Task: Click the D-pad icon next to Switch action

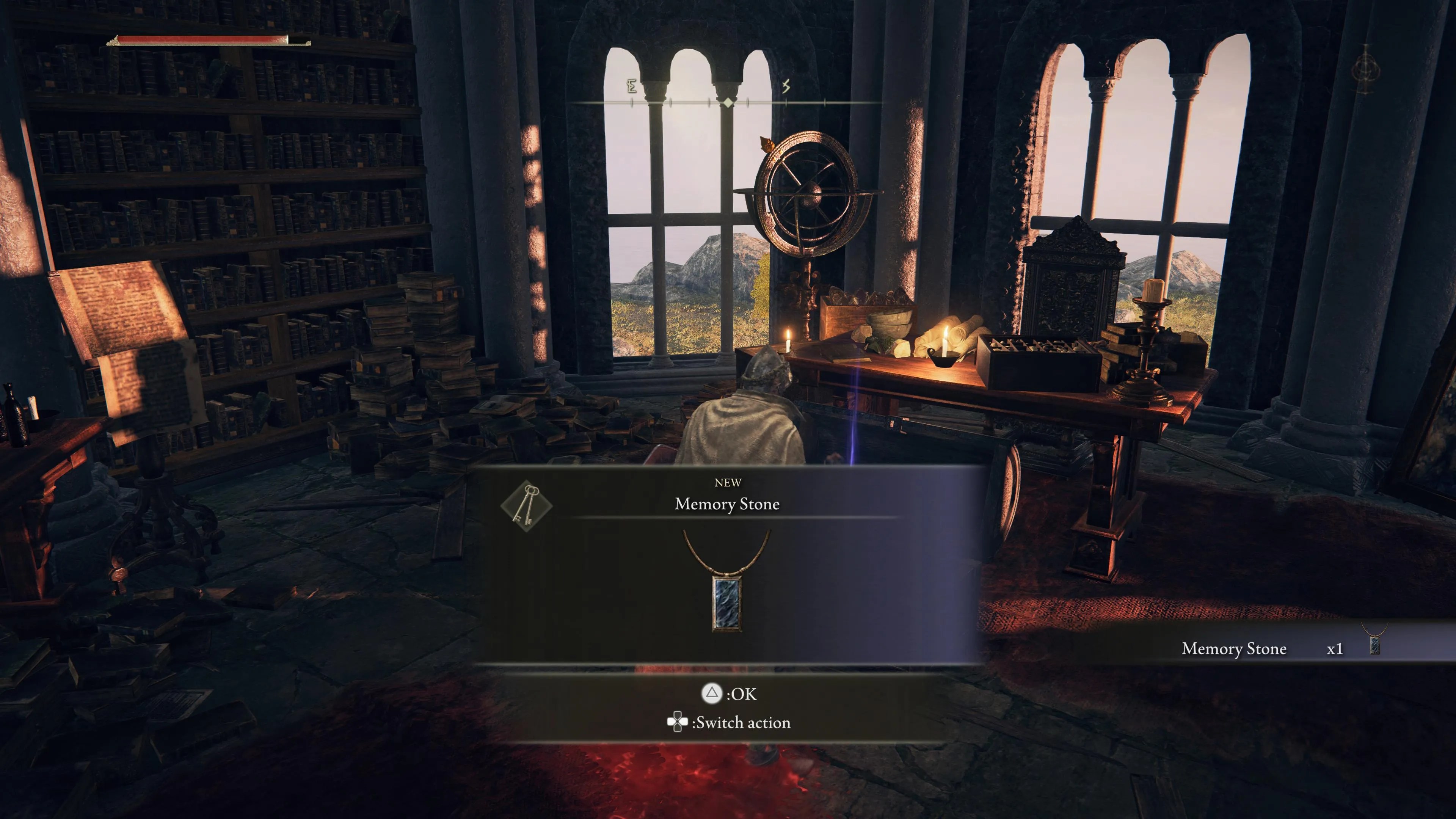Action: pos(677,722)
